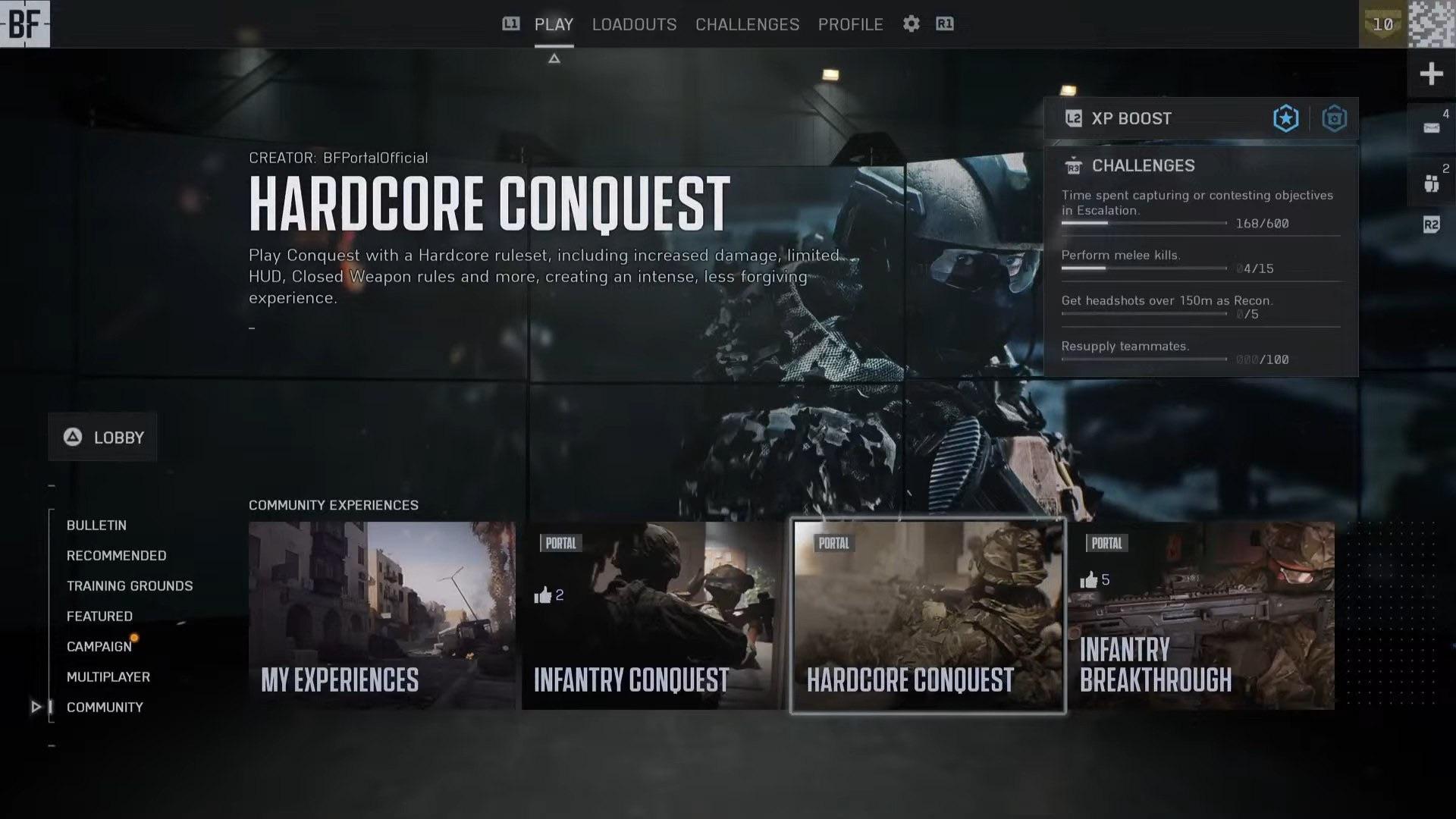
Task: Switch to the LOADOUTS tab
Action: 634,24
